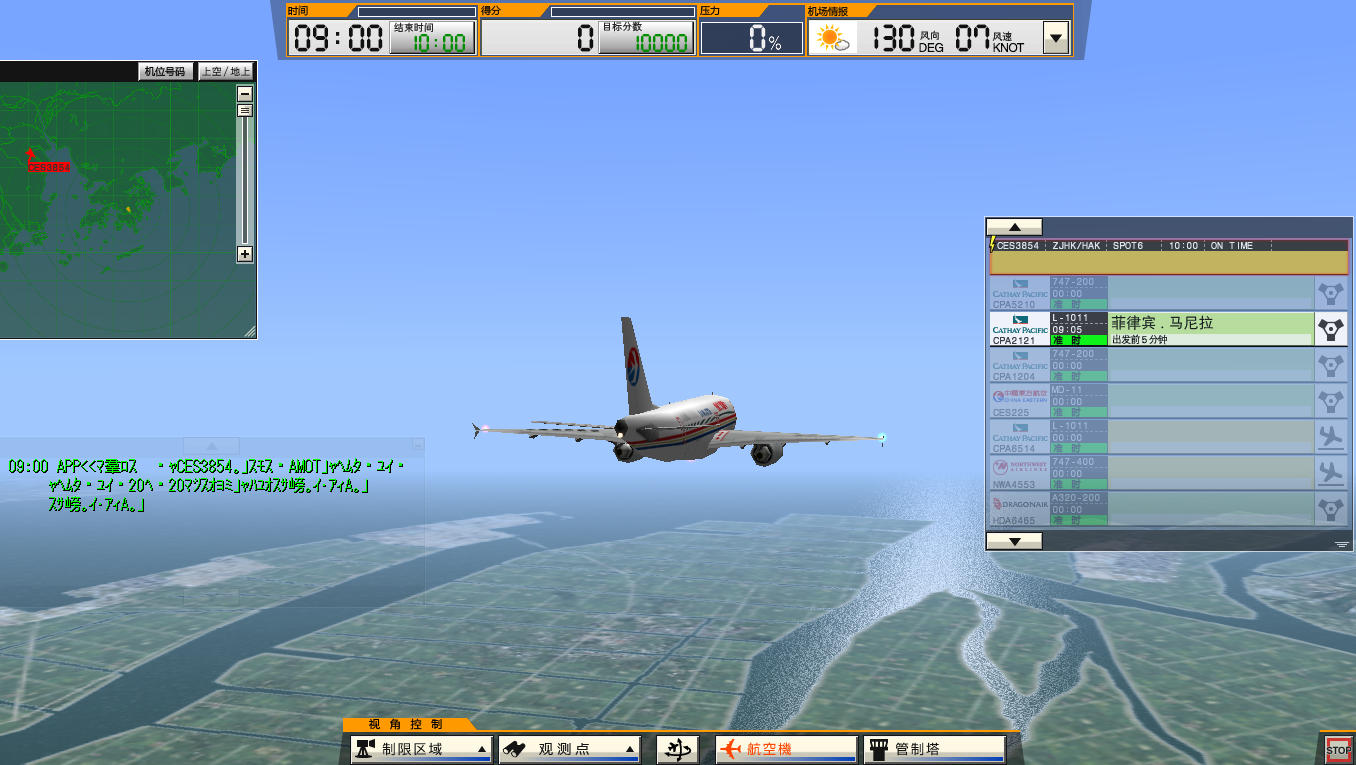1356x765 pixels.
Task: Select the 管制塔 control tower icon
Action: 880,749
